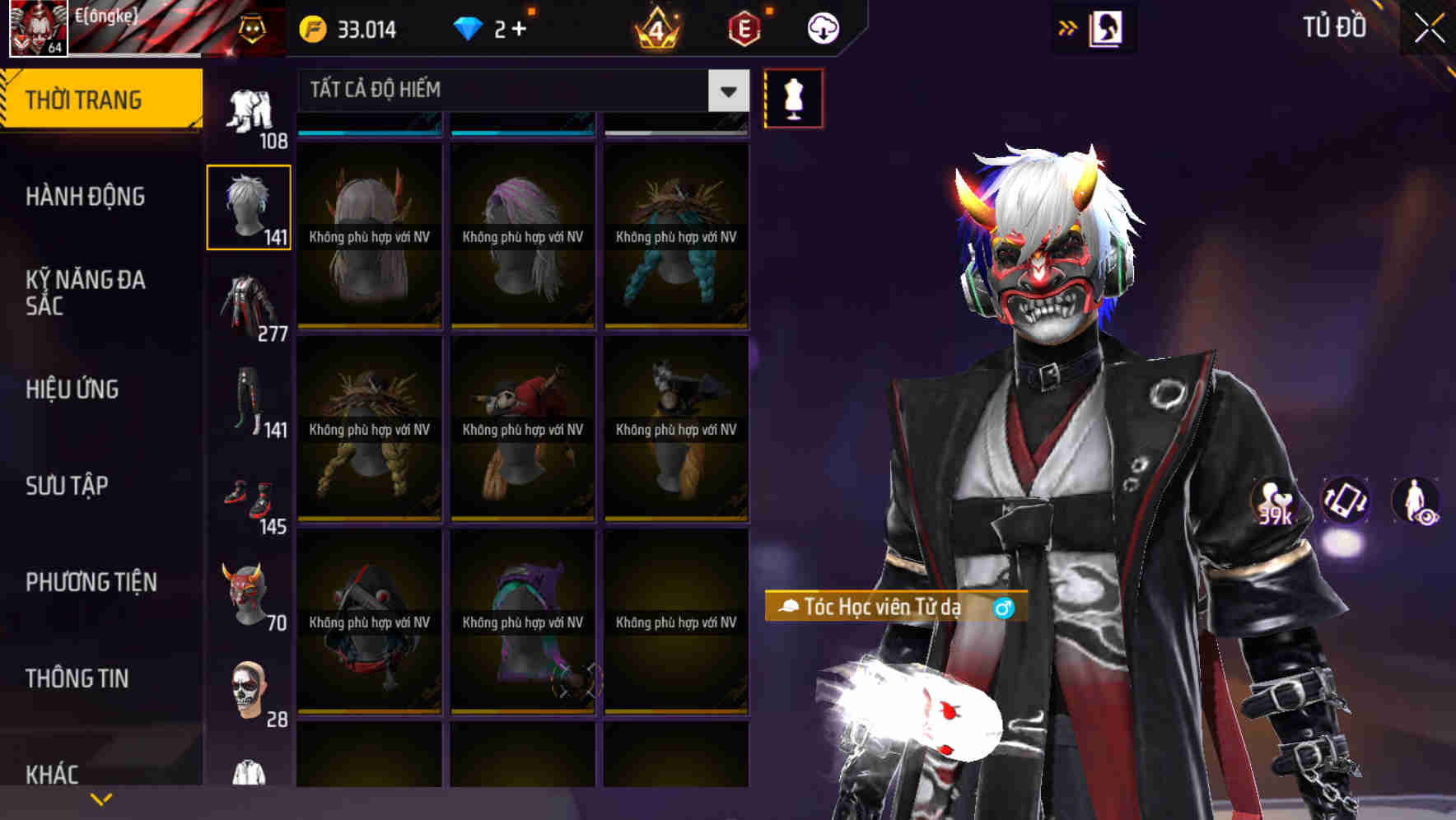Click the shoes category icon with 145 items
Viewport: 1456px width, 820px height.
coord(248,498)
